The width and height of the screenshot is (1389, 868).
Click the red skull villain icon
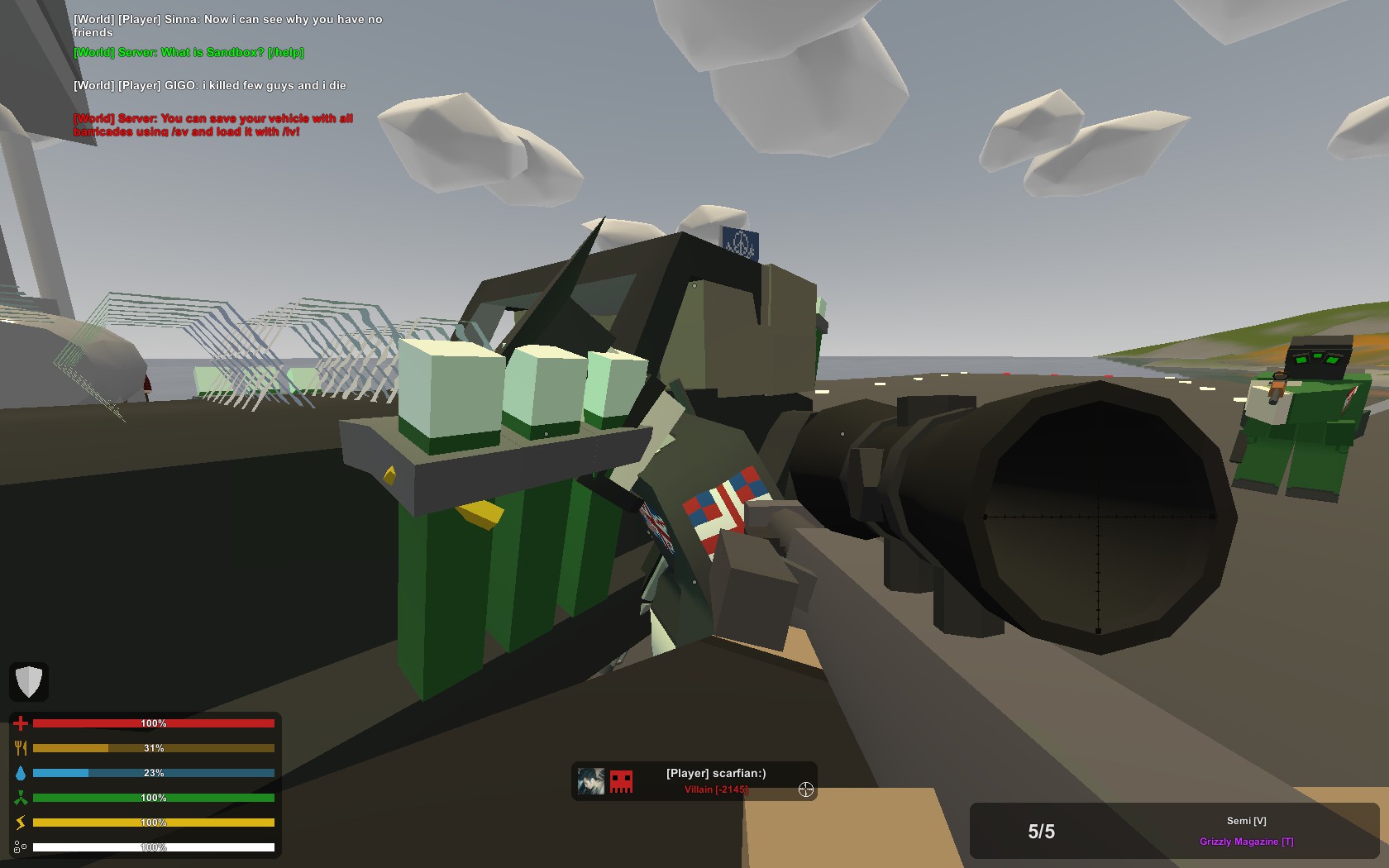point(621,781)
